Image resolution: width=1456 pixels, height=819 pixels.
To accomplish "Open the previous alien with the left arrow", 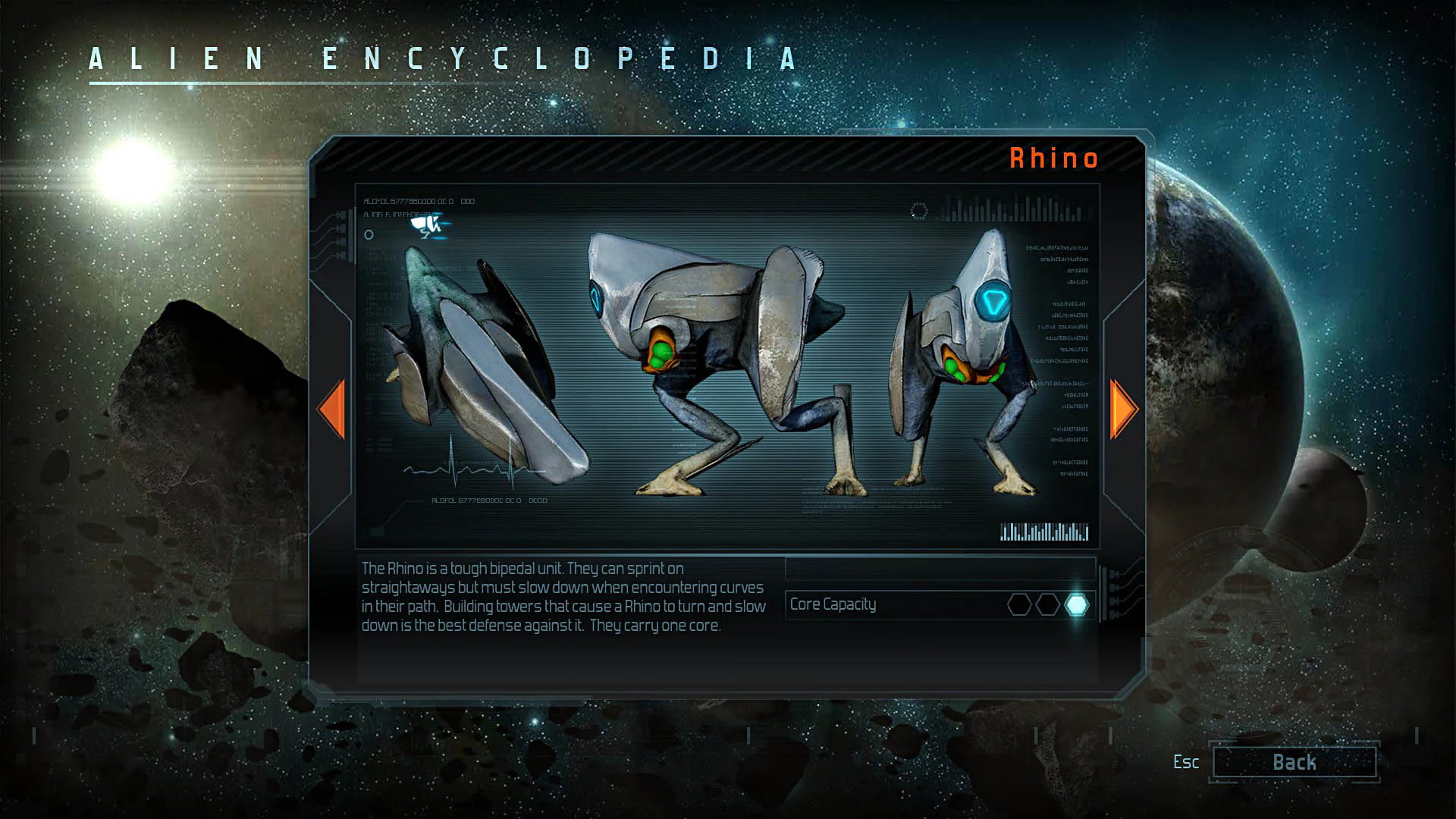I will click(332, 409).
